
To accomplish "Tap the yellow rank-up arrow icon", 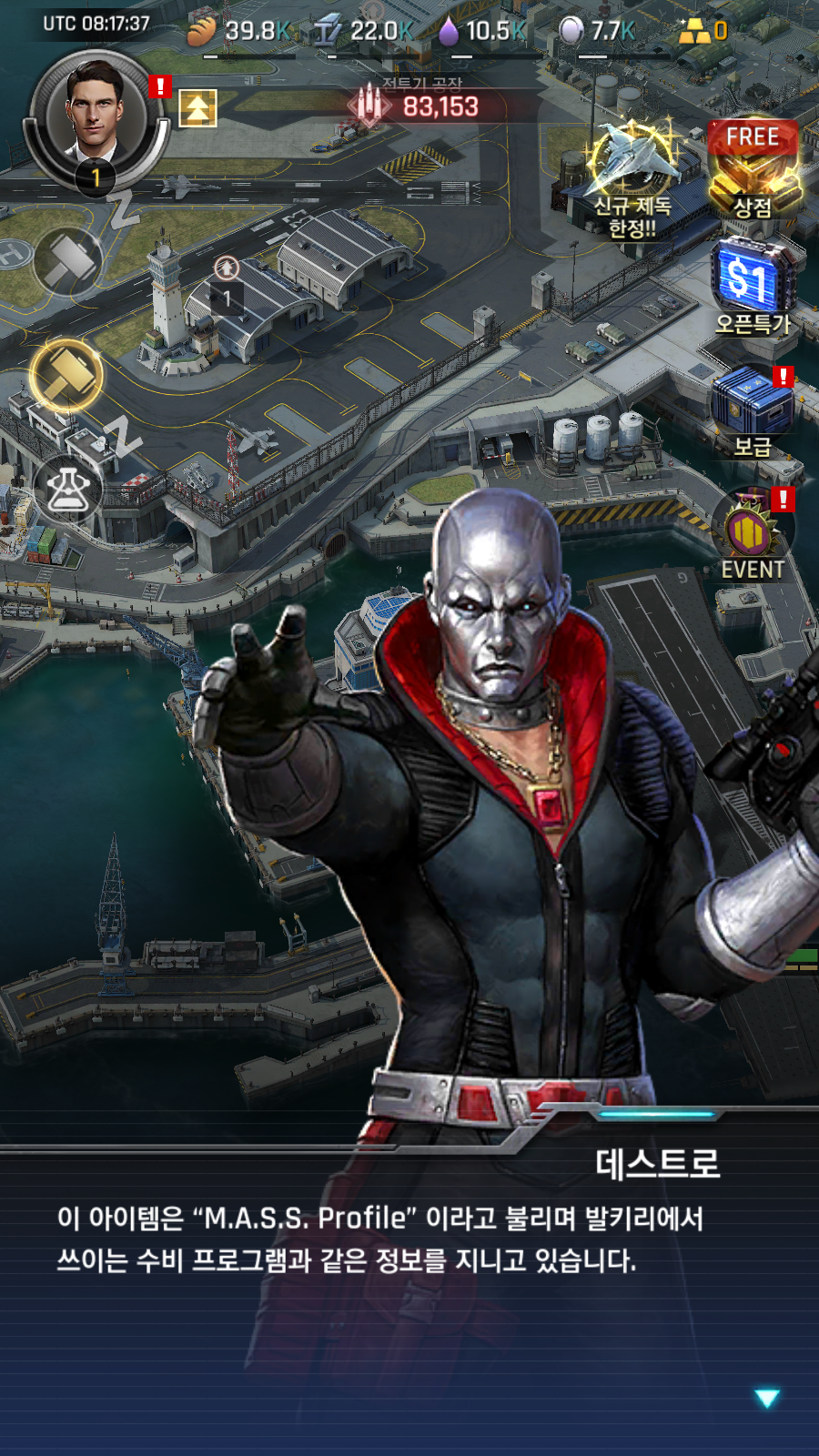I will pos(197,108).
